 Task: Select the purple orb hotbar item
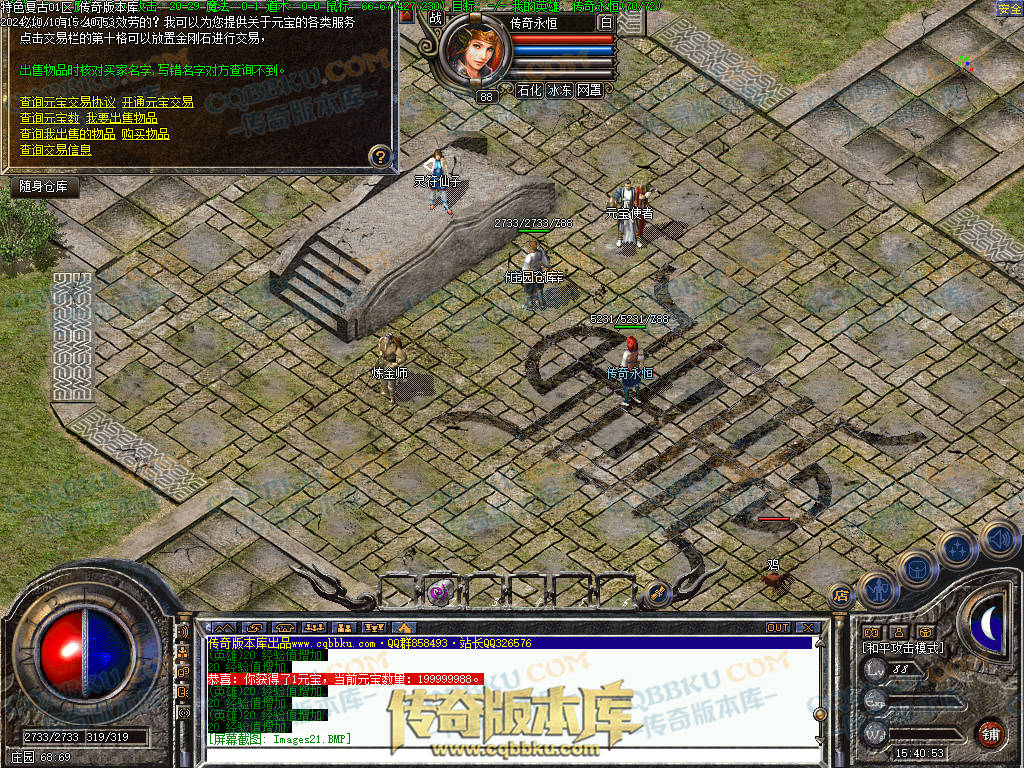coord(438,593)
